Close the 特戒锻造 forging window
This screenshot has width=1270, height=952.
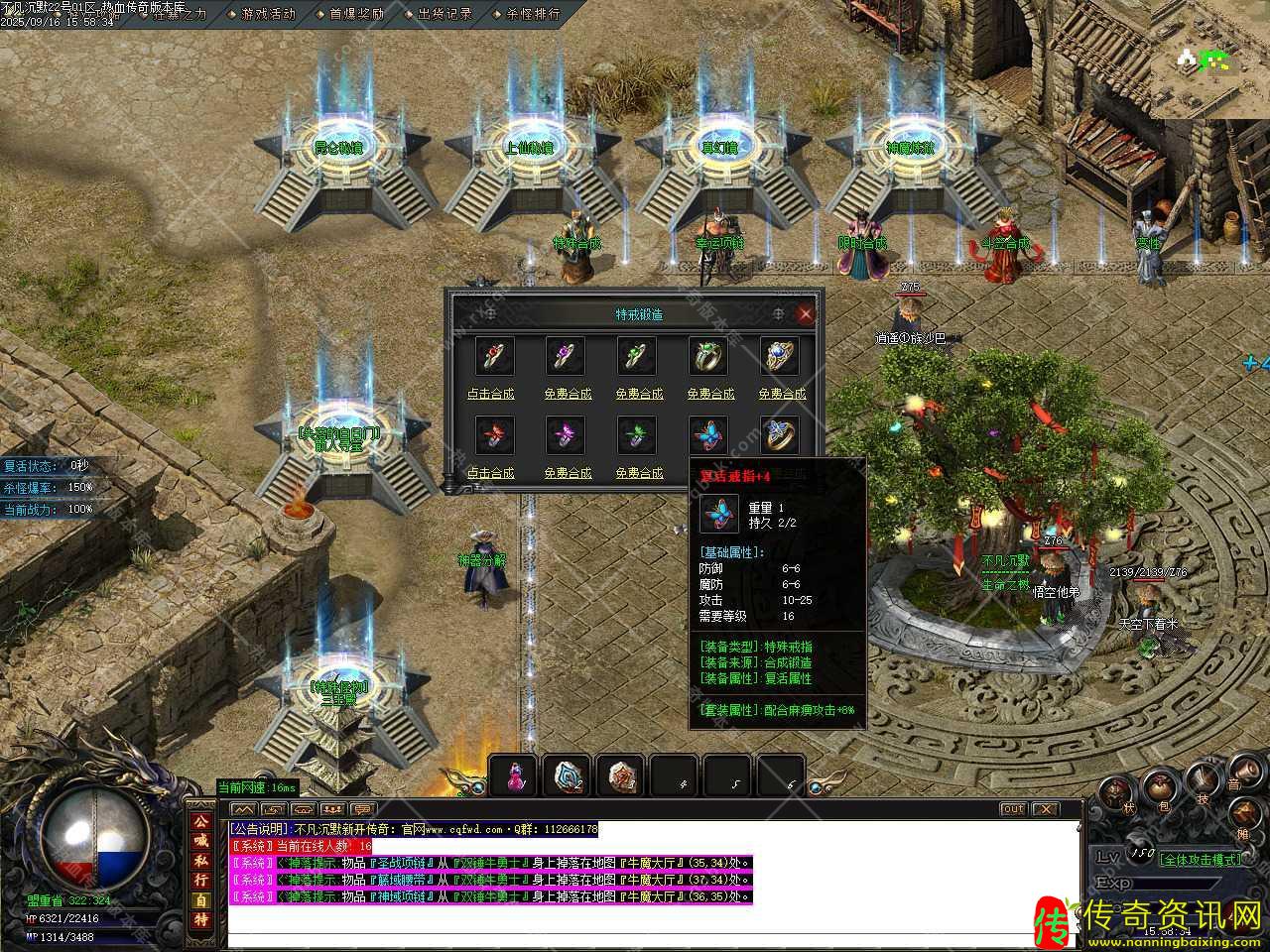click(805, 314)
